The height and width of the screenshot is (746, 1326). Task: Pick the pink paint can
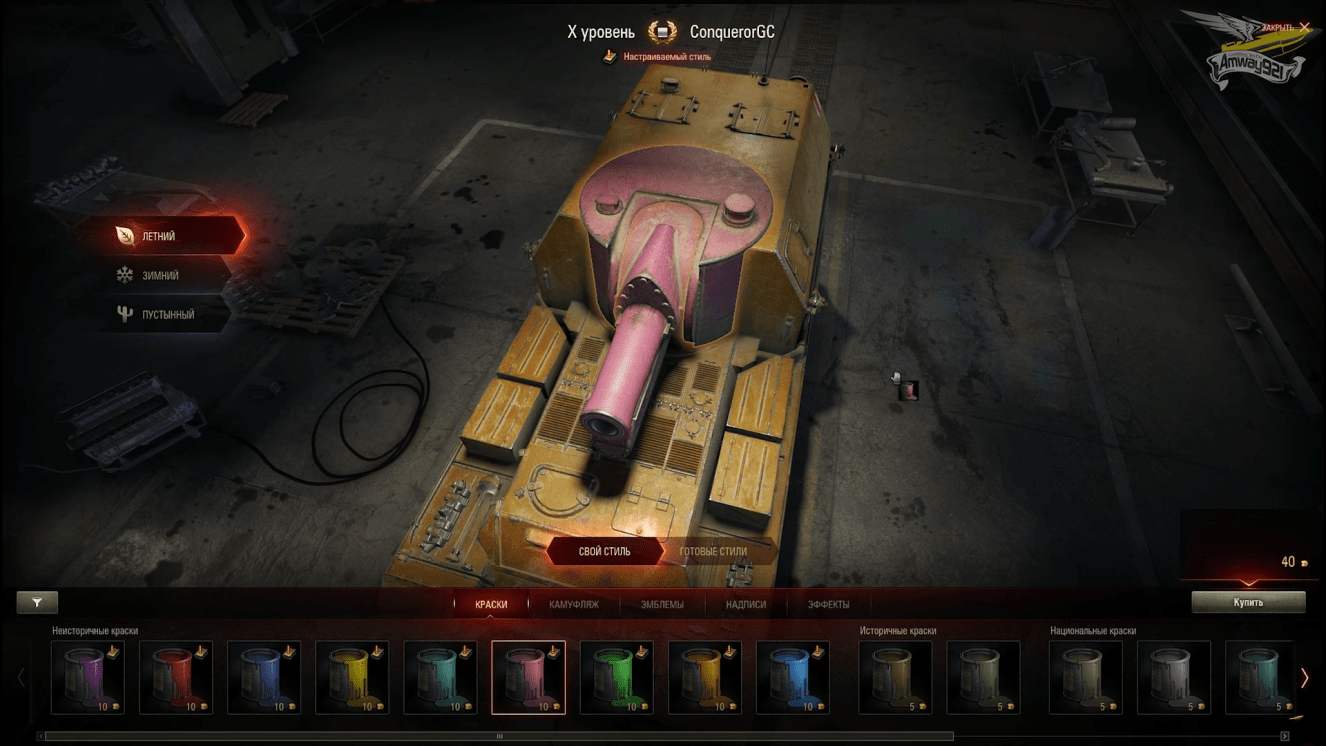point(529,677)
